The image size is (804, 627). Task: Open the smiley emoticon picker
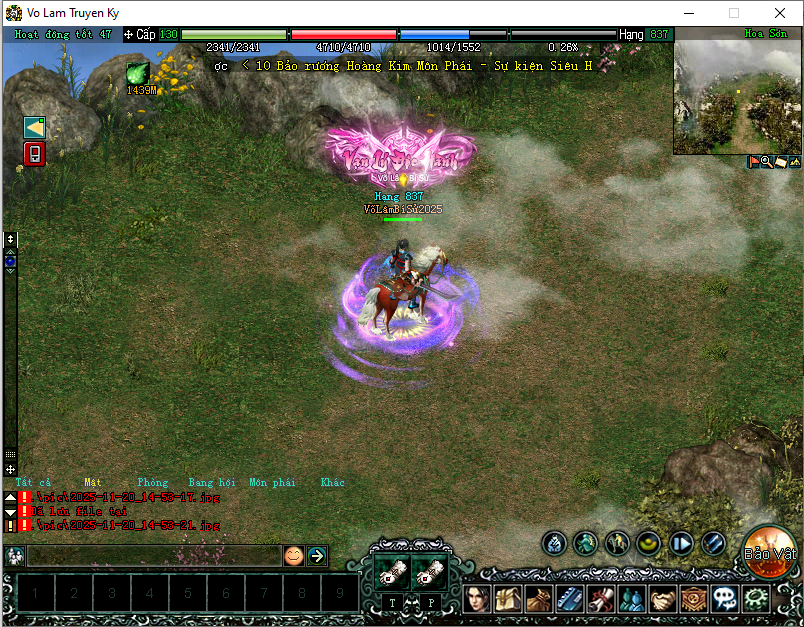(x=293, y=555)
